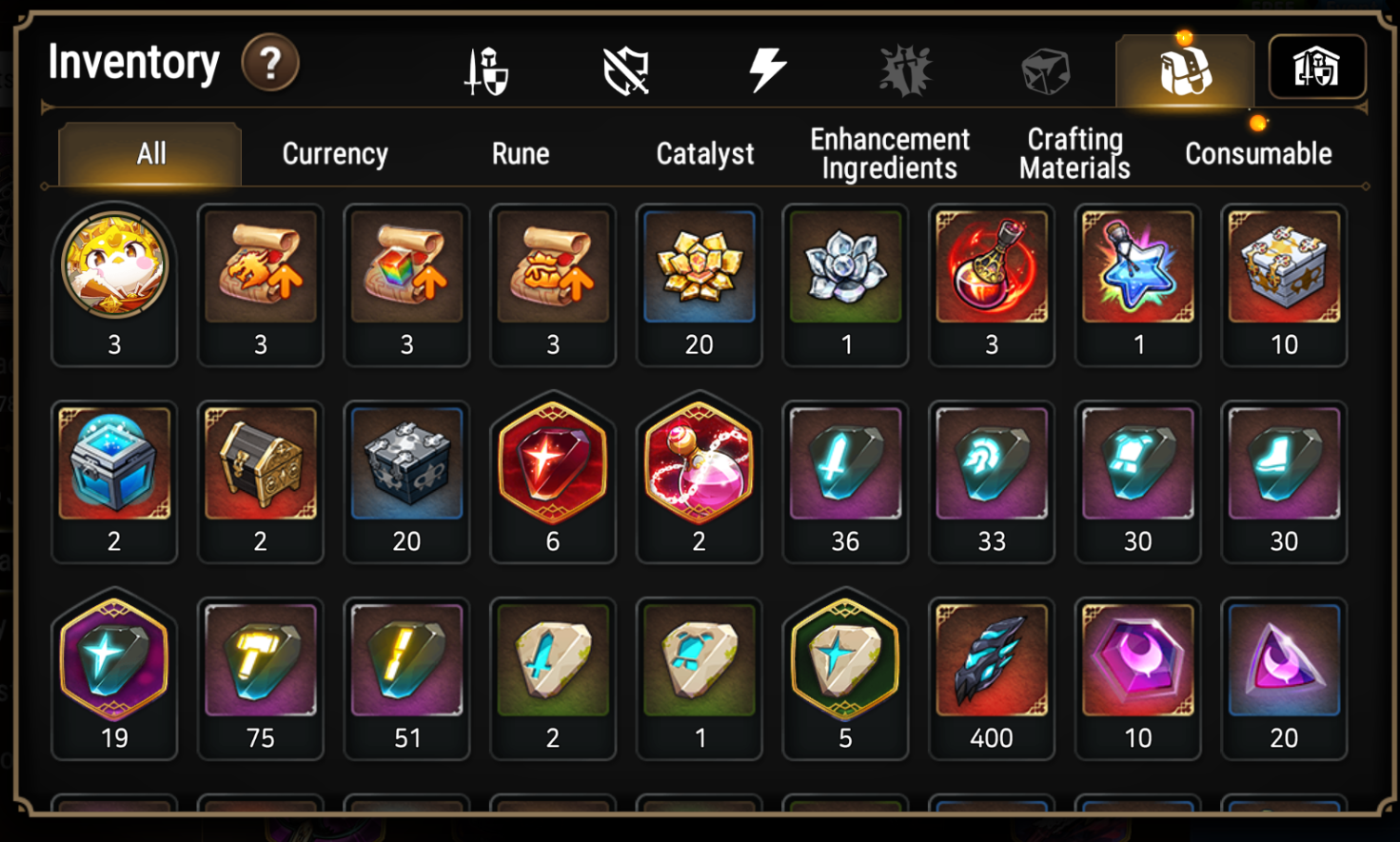Open the gold treasure chest item

[260, 465]
